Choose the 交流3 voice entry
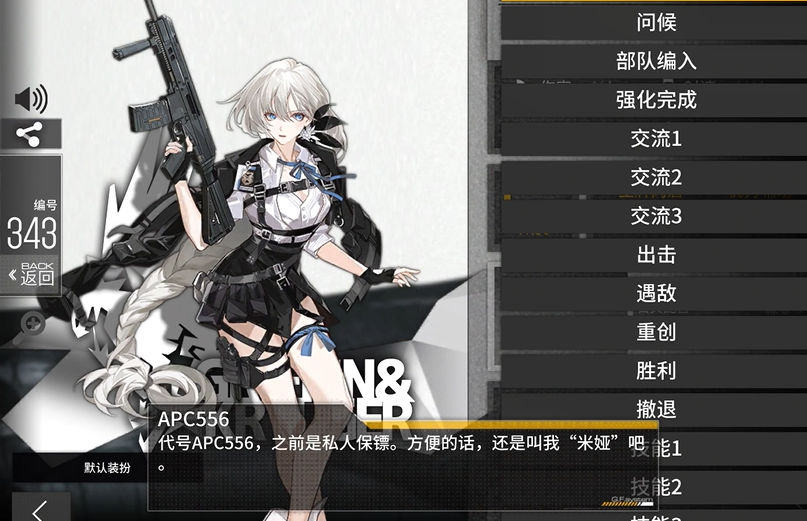This screenshot has width=807, height=521. tap(655, 216)
